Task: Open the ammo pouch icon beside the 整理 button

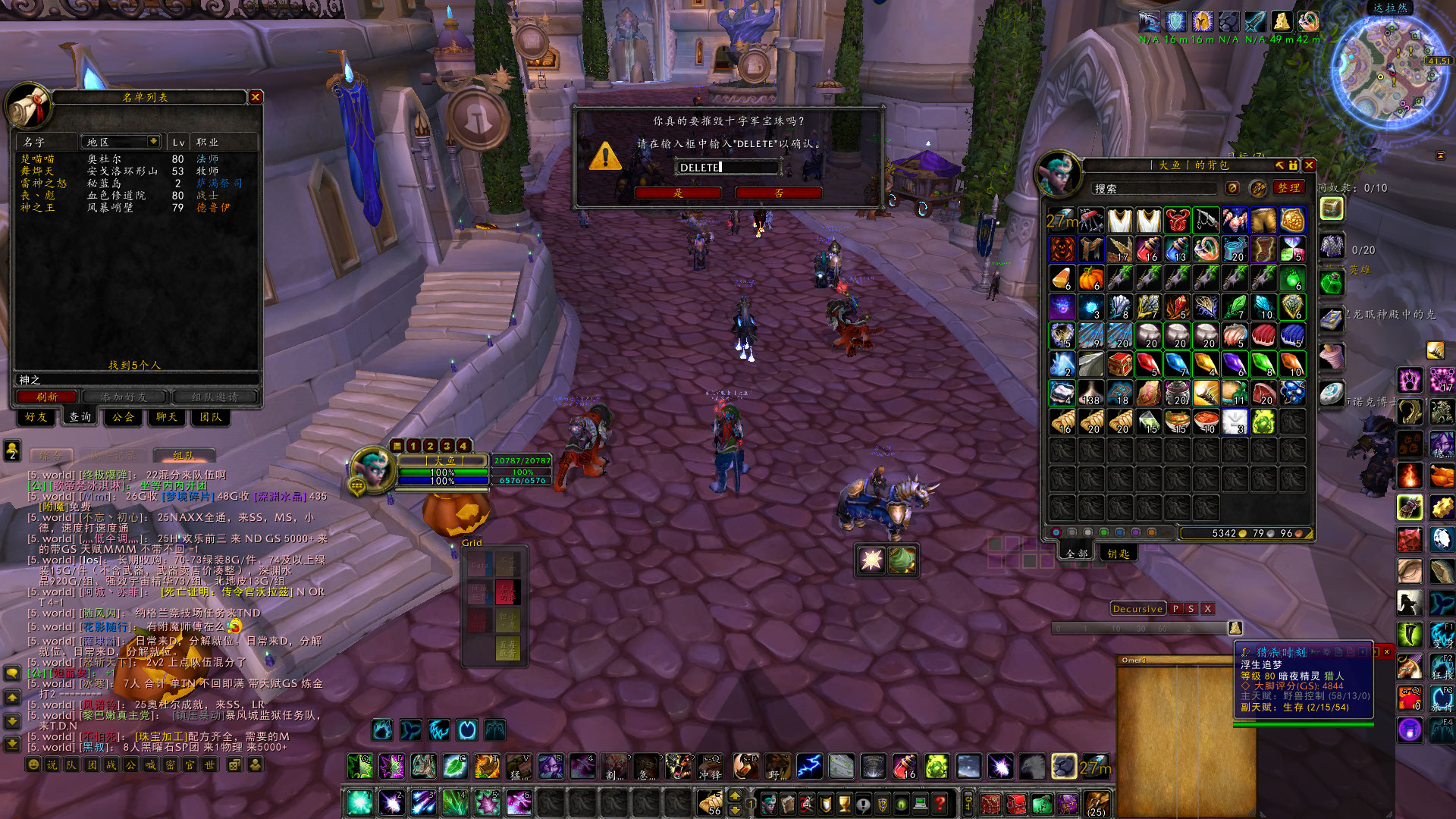Action: (1257, 187)
